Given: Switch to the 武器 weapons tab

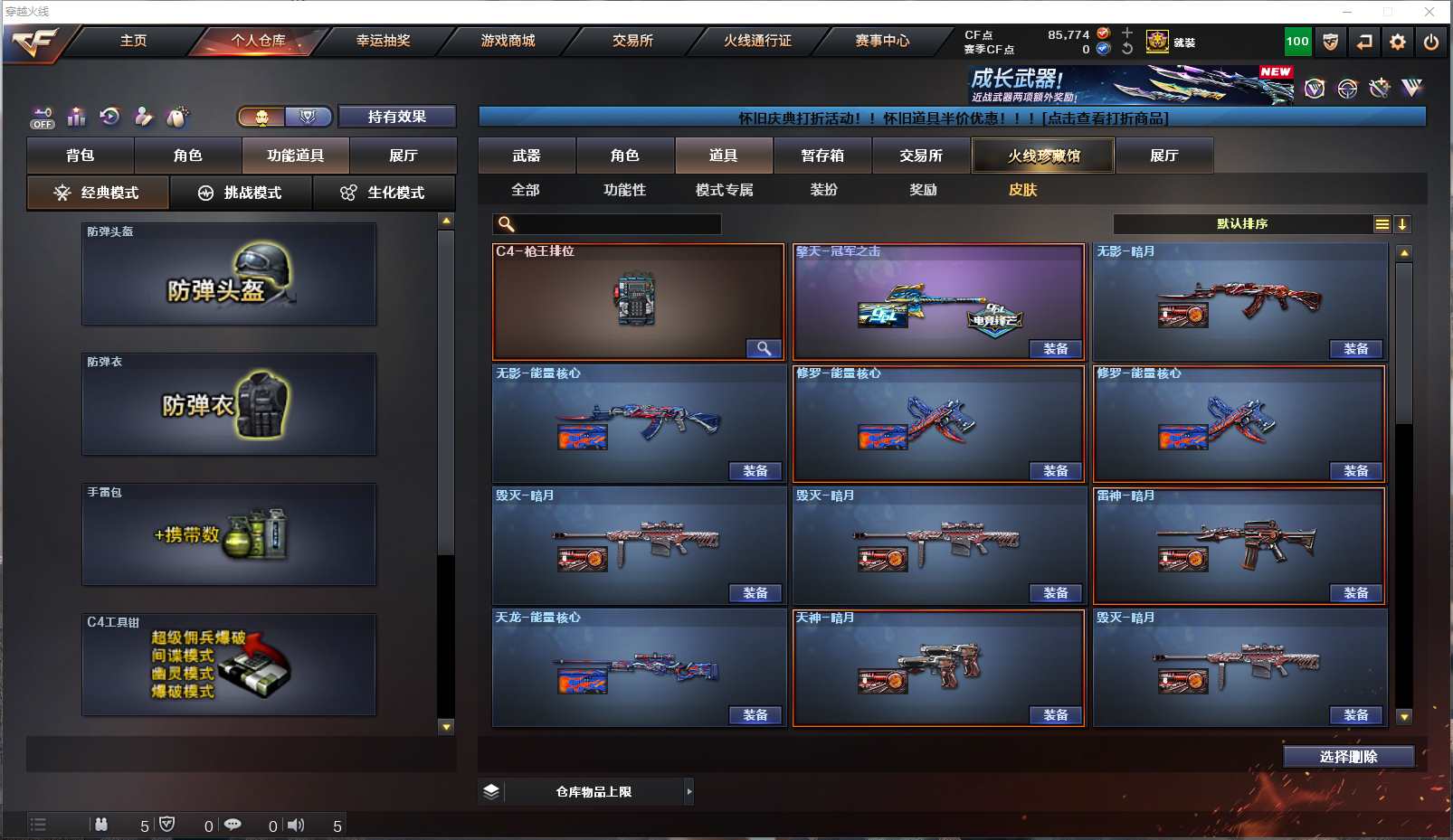Looking at the screenshot, I should click(527, 156).
